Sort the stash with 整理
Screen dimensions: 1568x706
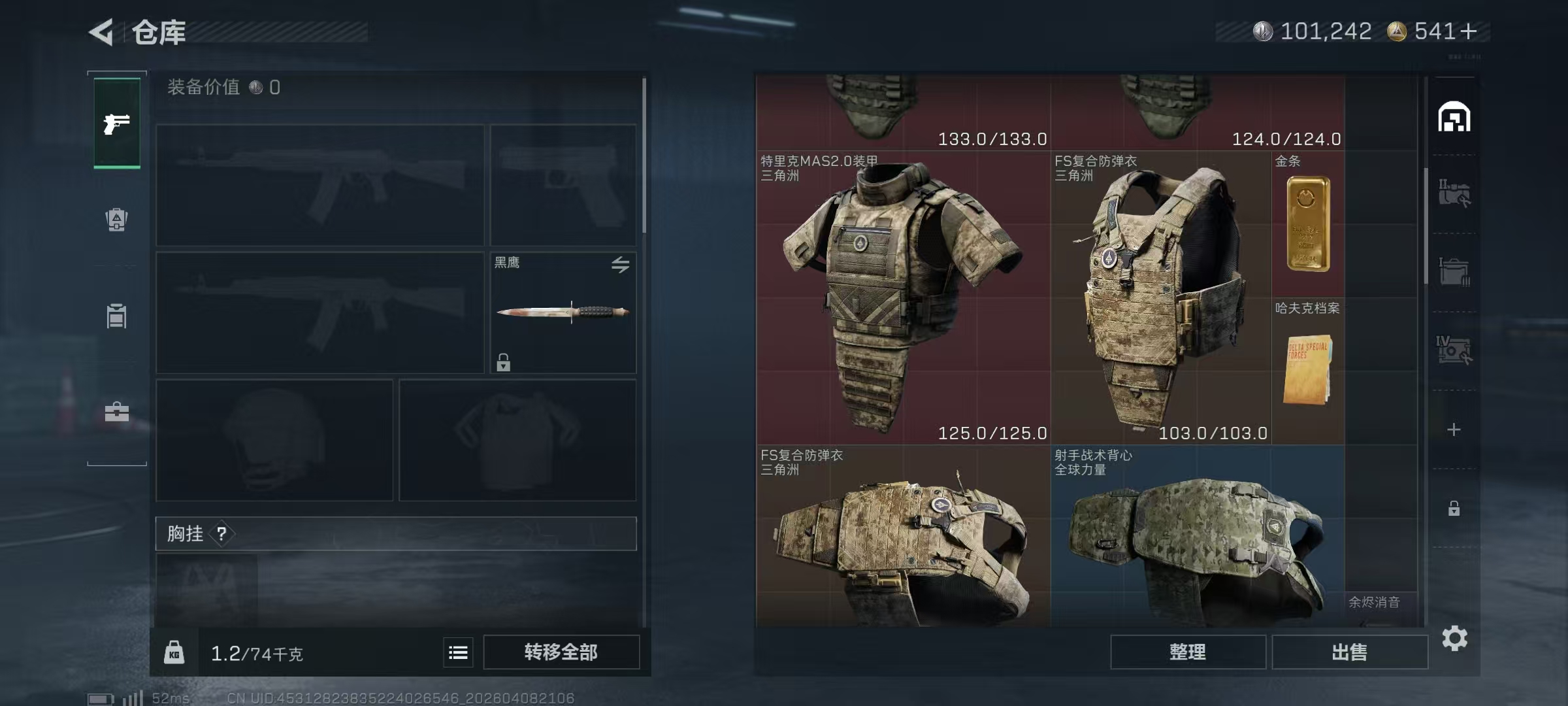click(x=1187, y=652)
